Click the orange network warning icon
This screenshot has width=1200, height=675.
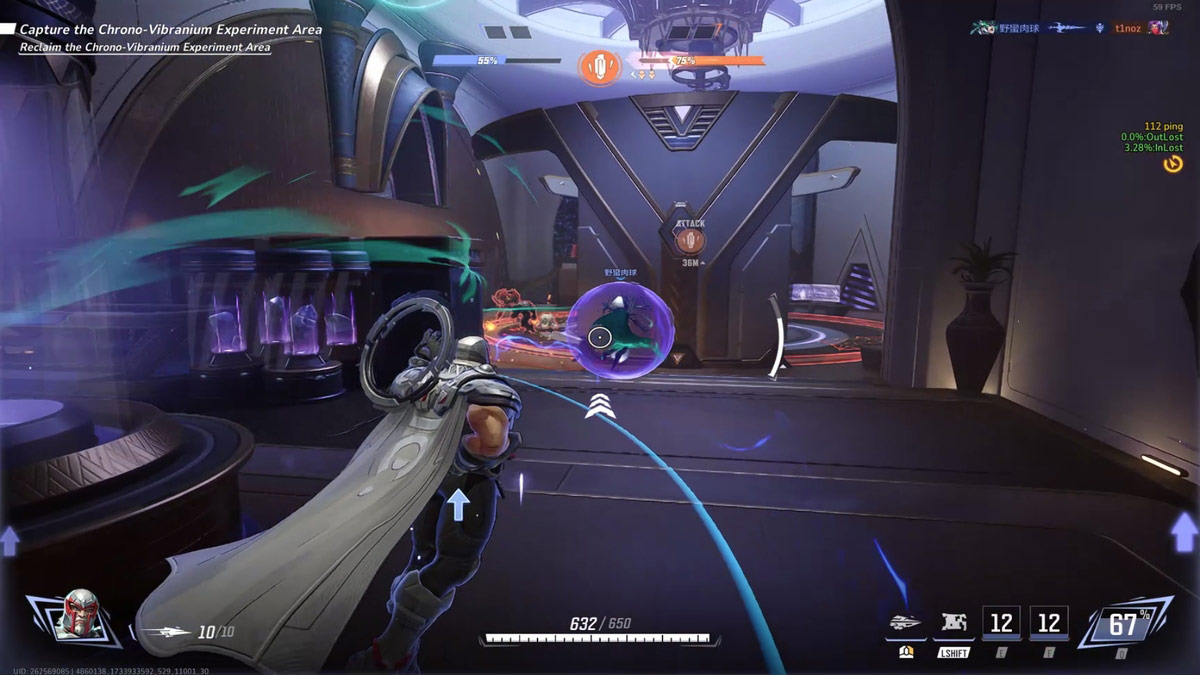pos(1173,163)
